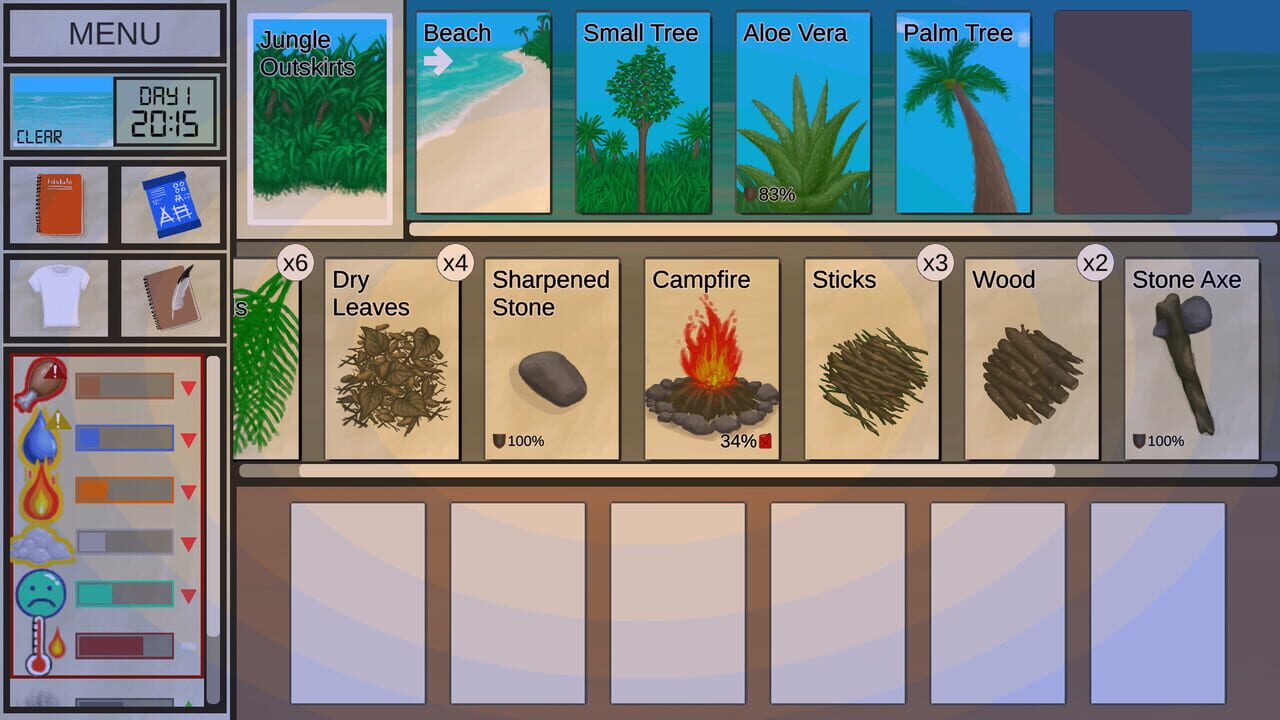Click the Sharpened Stone card
Image resolution: width=1280 pixels, height=720 pixels.
tap(551, 355)
